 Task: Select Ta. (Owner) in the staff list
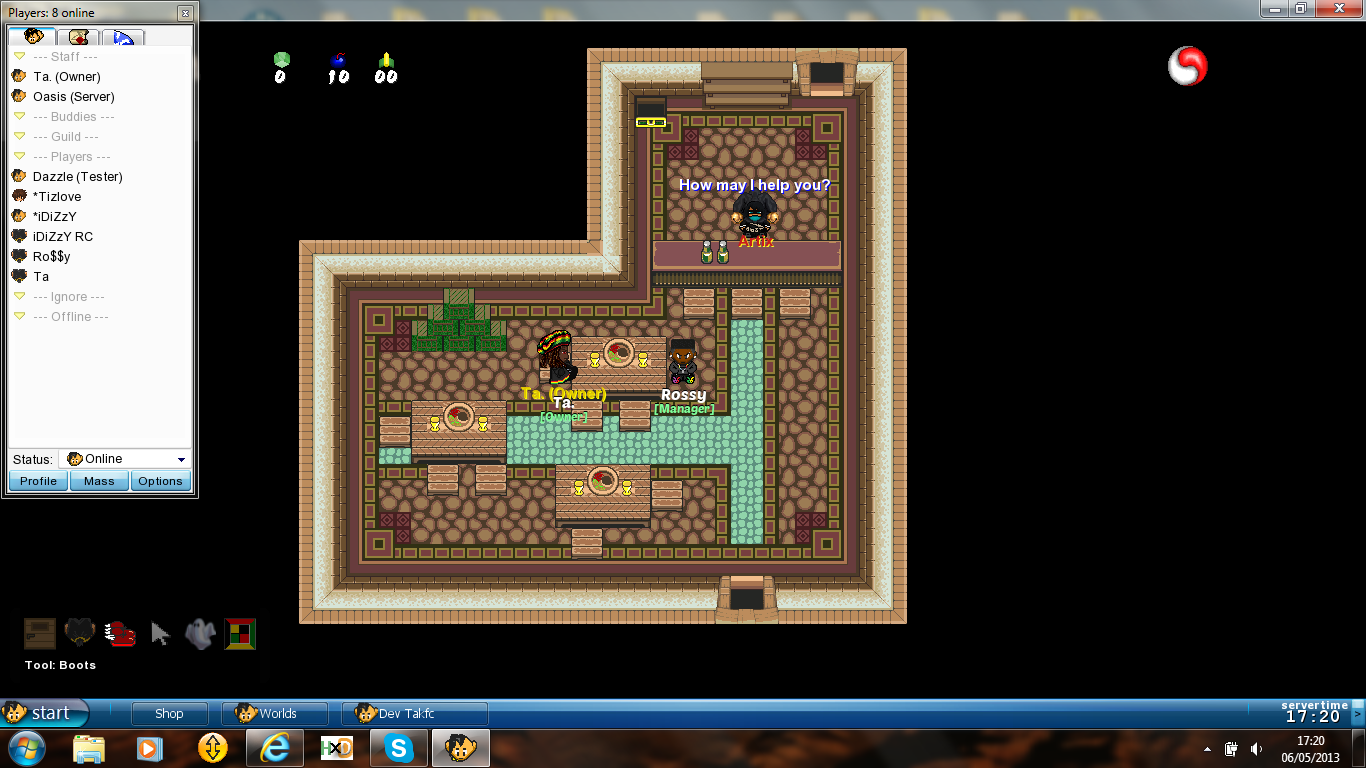coord(66,77)
